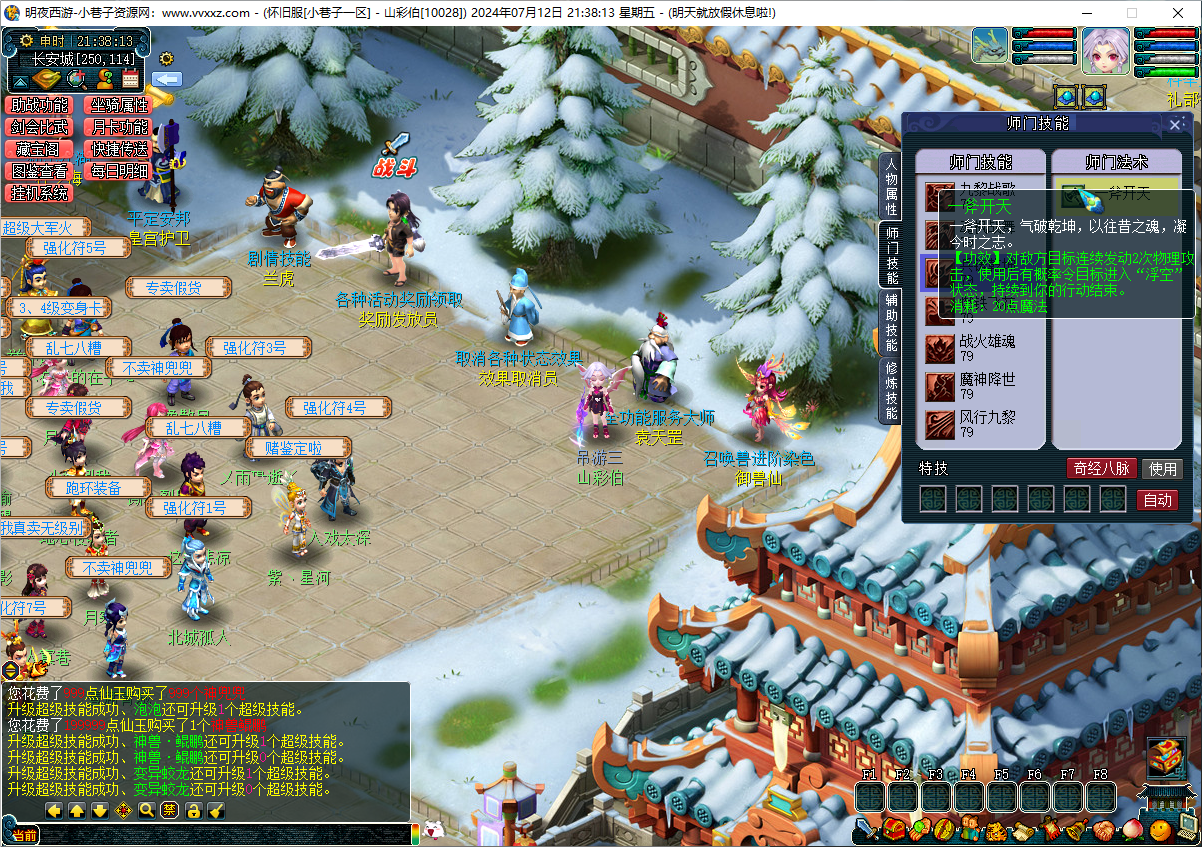
Task: Open the white-haired character portrait
Action: coord(1105,50)
